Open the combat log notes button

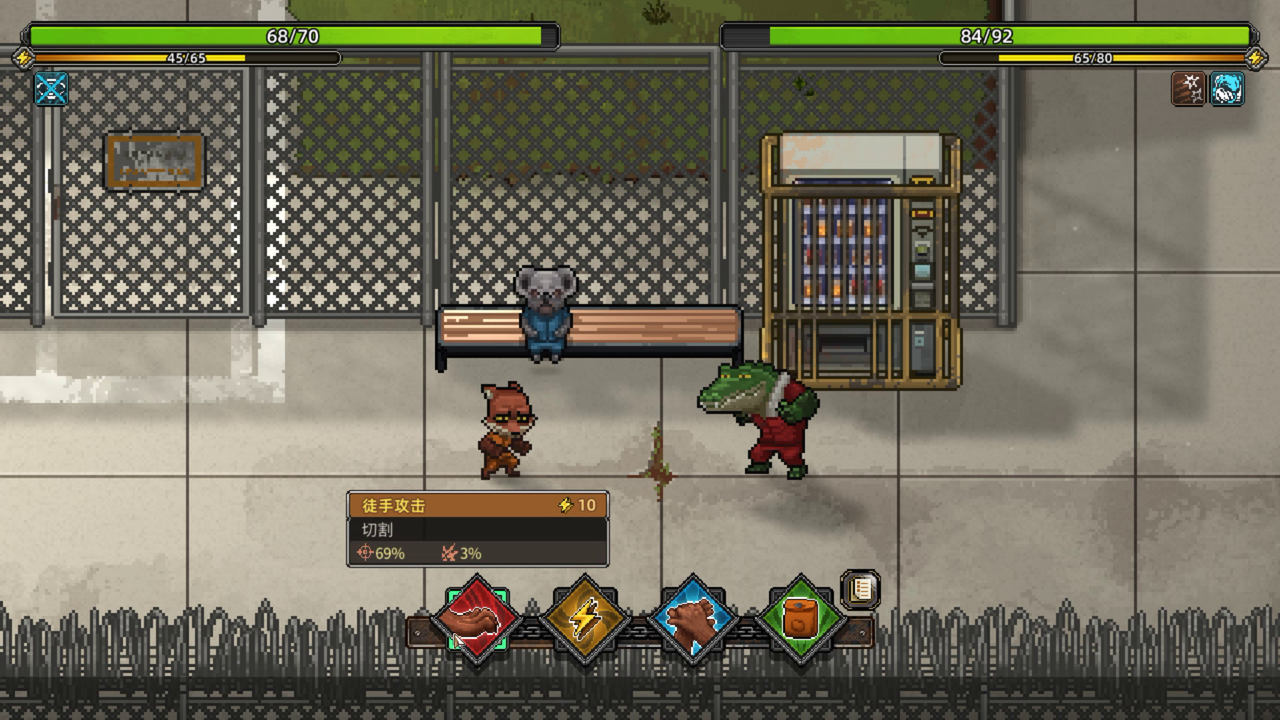point(860,590)
